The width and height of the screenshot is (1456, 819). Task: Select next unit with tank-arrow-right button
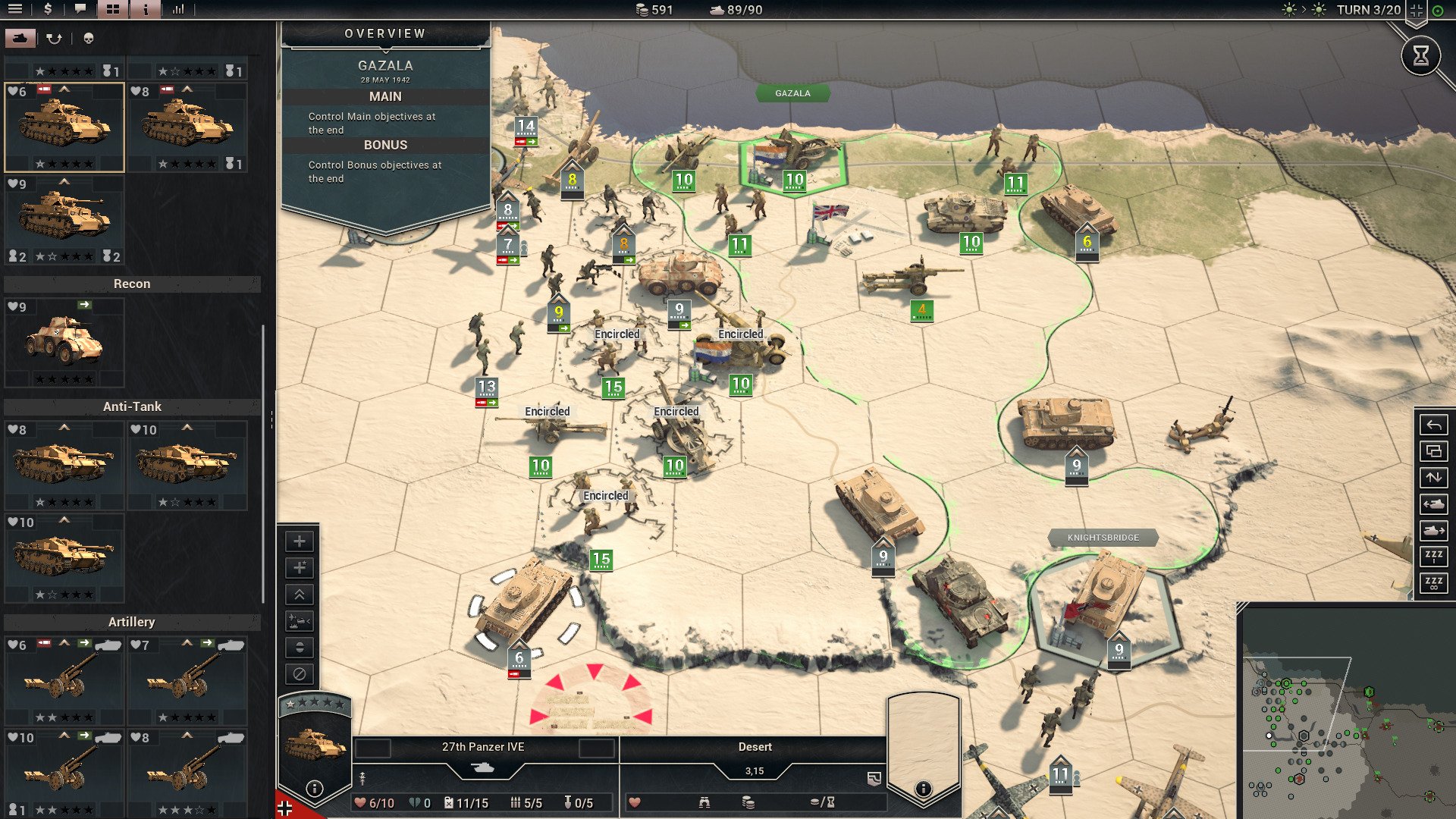1433,530
